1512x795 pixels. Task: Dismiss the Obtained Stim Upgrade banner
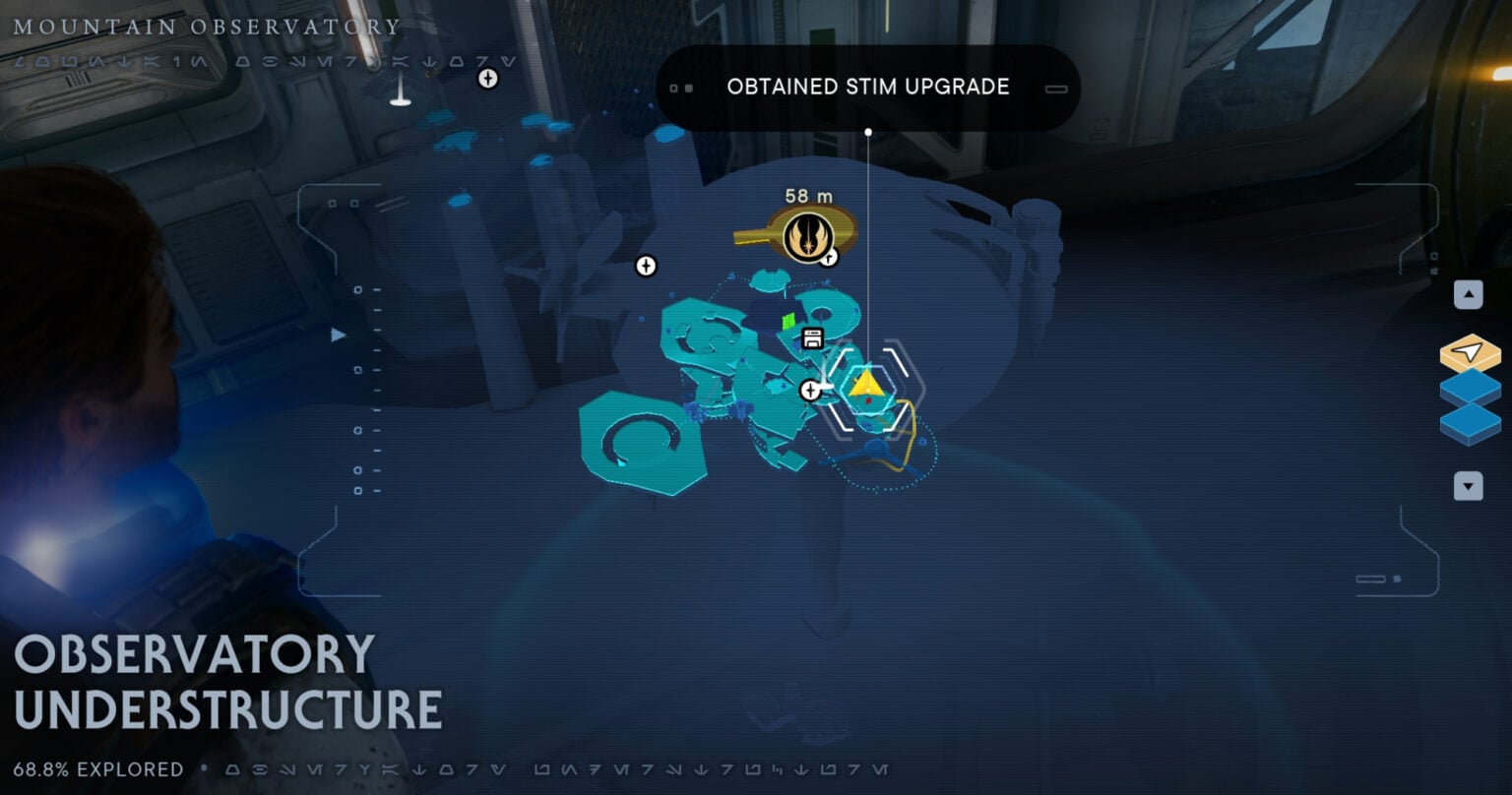click(x=867, y=88)
